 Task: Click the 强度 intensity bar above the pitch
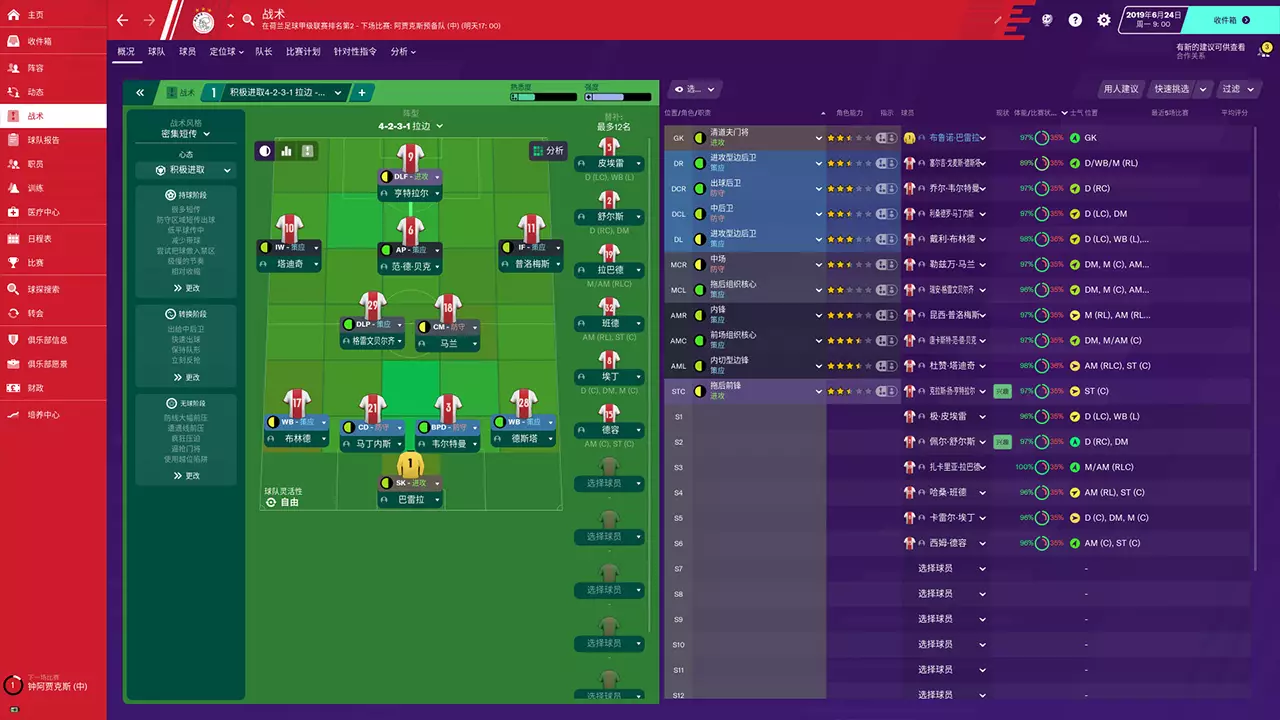point(617,98)
